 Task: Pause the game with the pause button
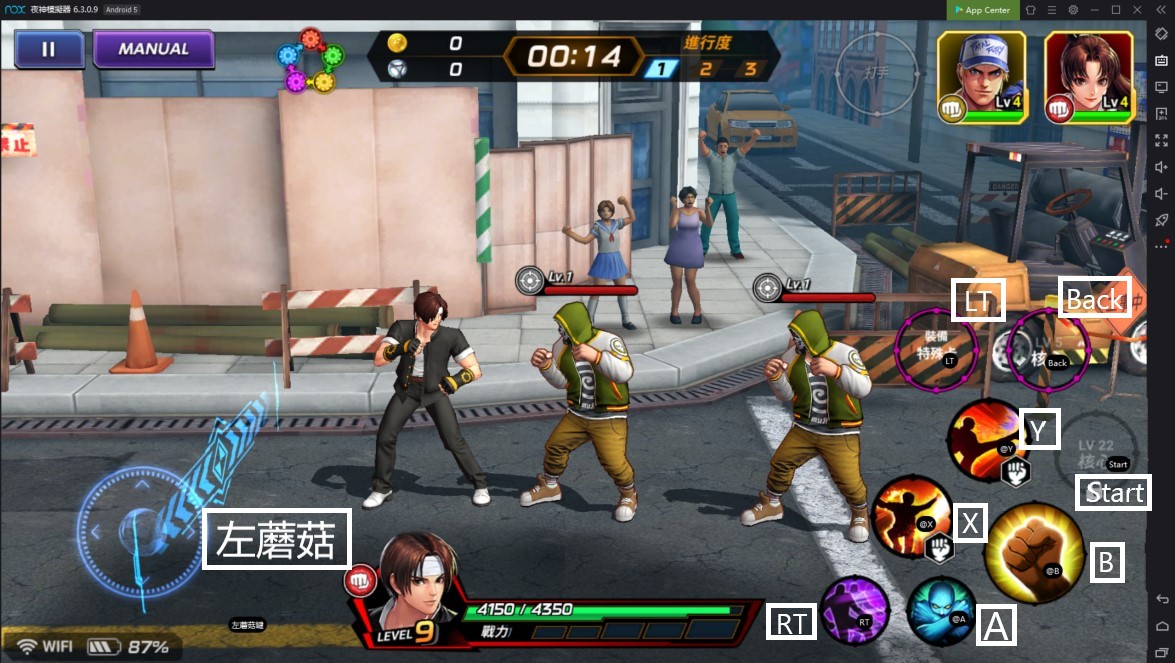(49, 49)
